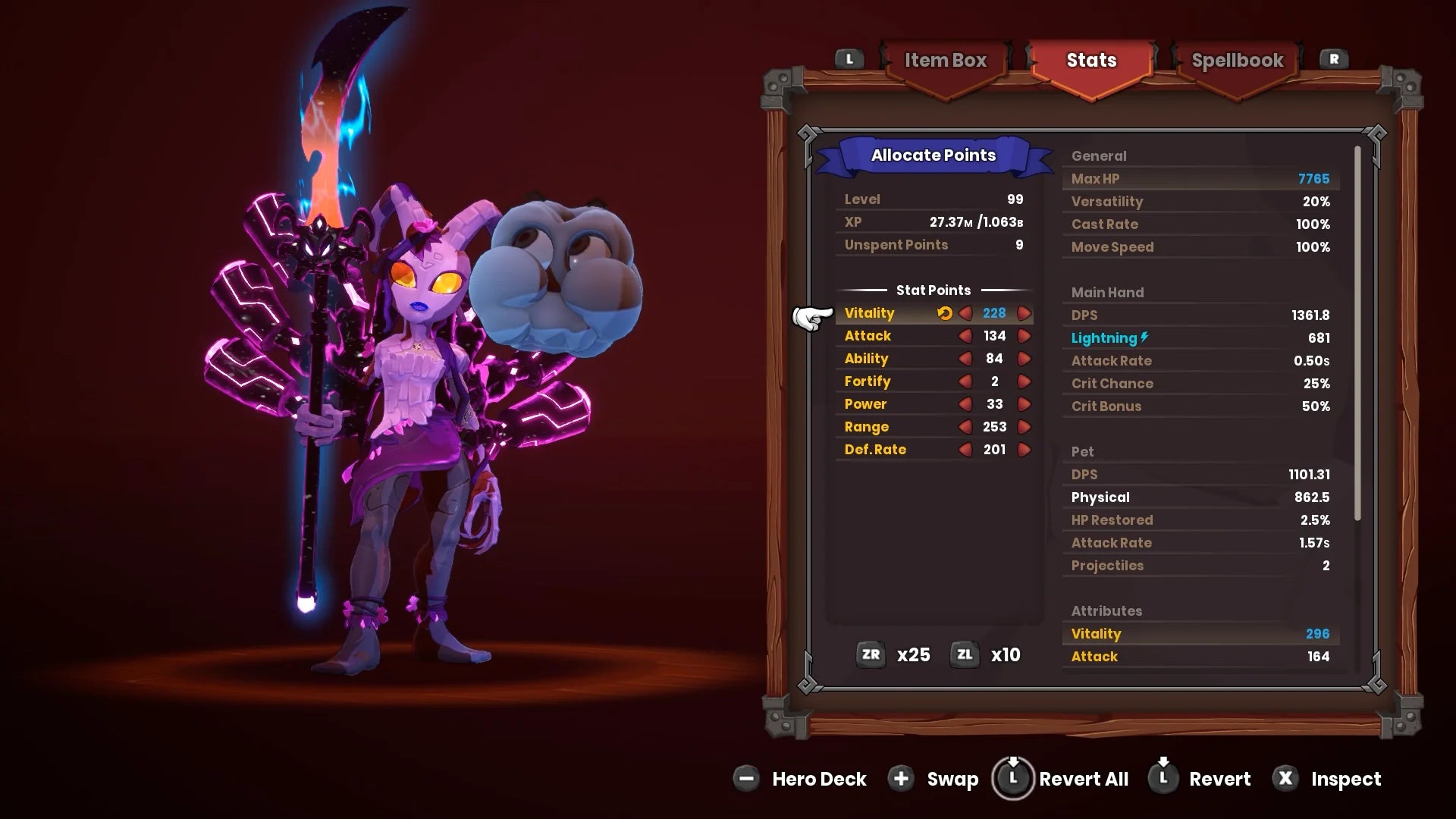Decrease the Power stat arrow
The width and height of the screenshot is (1456, 819).
pos(966,403)
